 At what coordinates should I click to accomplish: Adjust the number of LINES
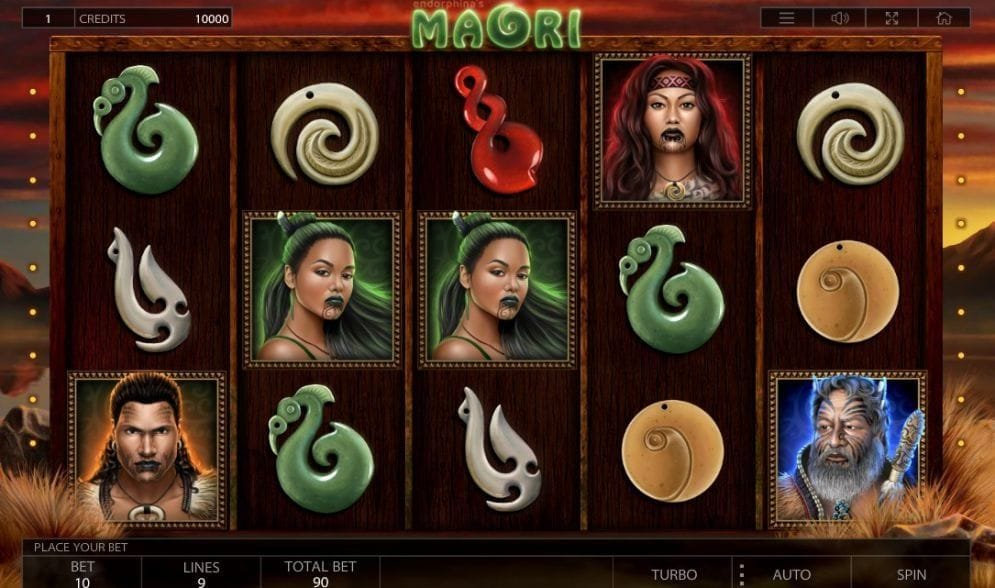click(x=201, y=573)
